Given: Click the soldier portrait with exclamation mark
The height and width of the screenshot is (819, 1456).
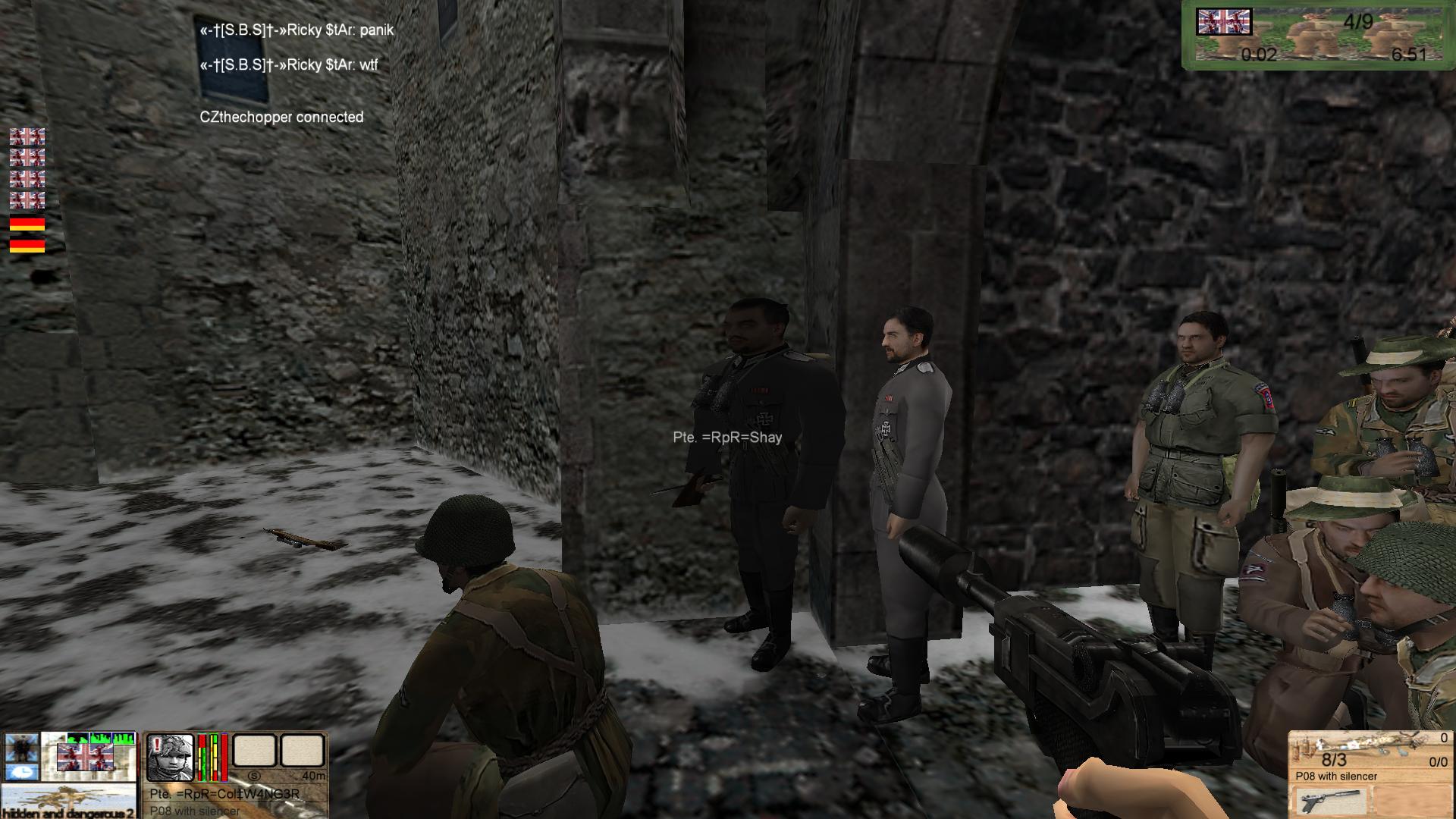Looking at the screenshot, I should [x=169, y=757].
